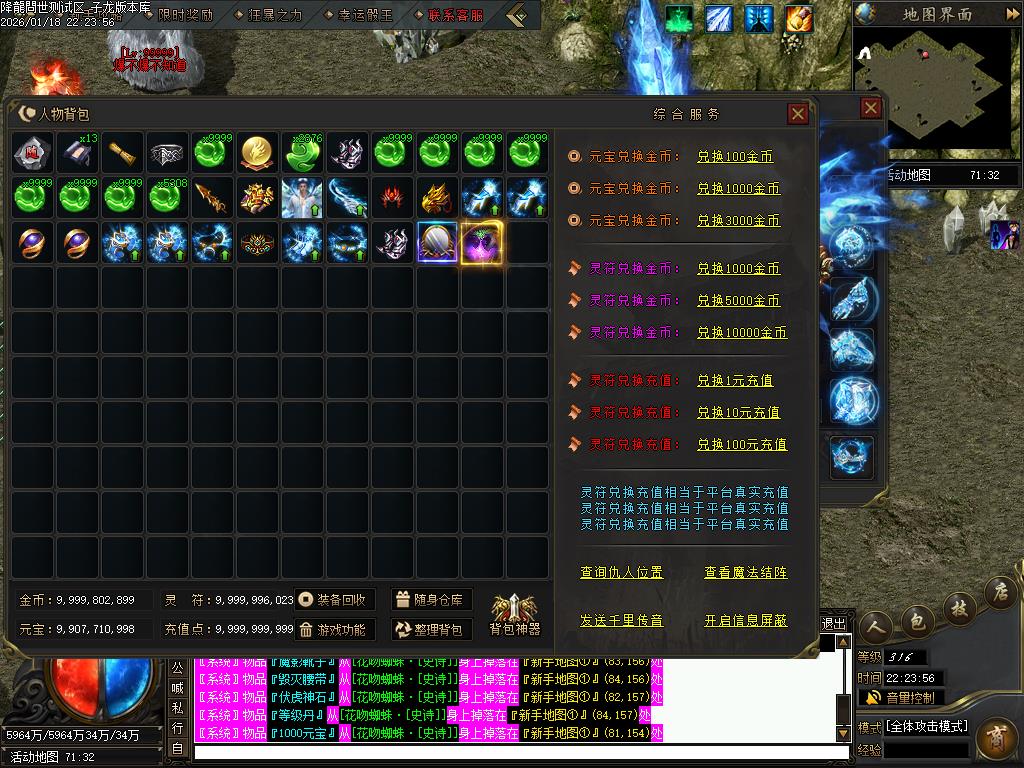Viewport: 1024px width, 768px height.
Task: Send a 发送千里传音 long-distance message
Action: [x=621, y=621]
